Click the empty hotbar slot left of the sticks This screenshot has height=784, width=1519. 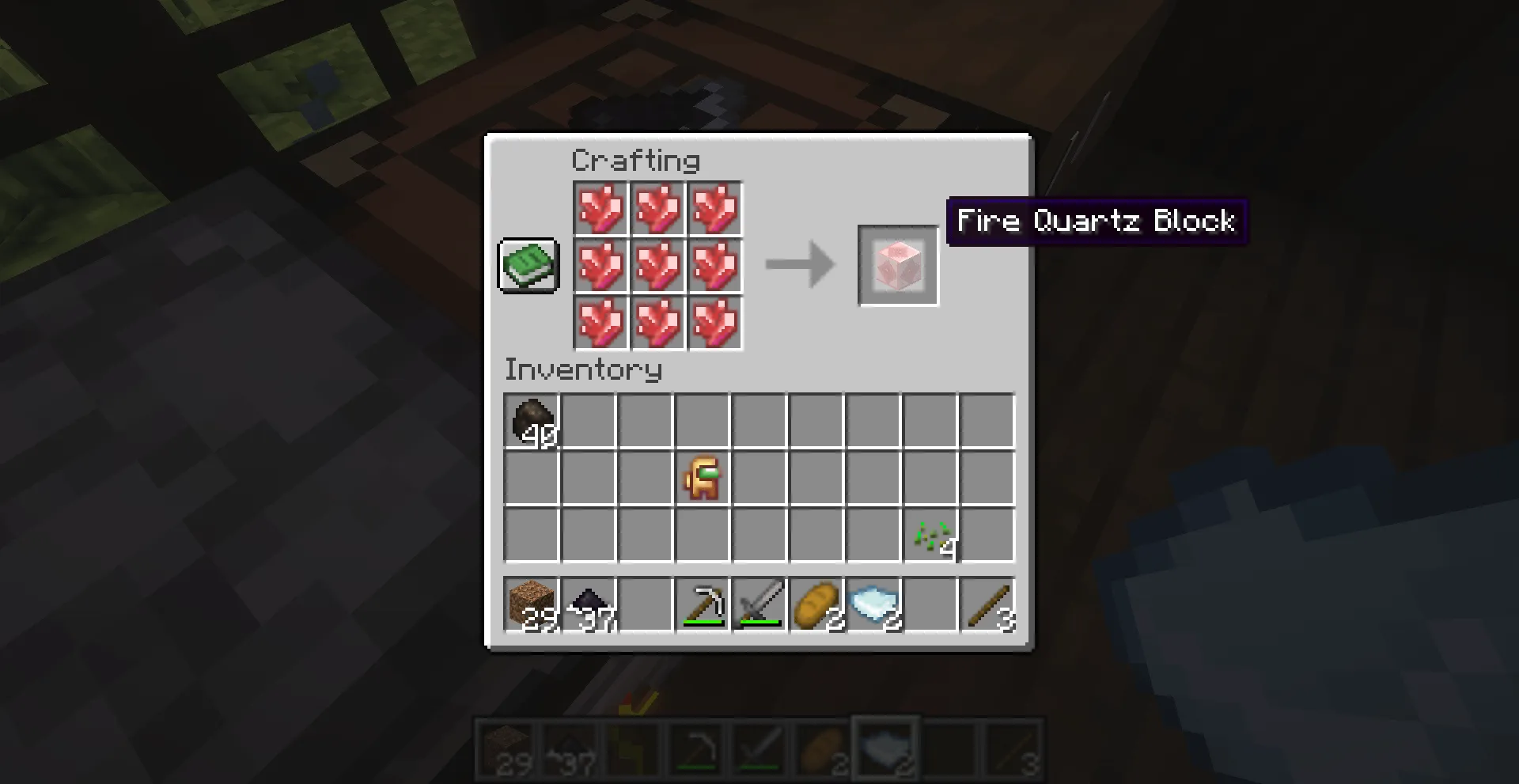(930, 604)
